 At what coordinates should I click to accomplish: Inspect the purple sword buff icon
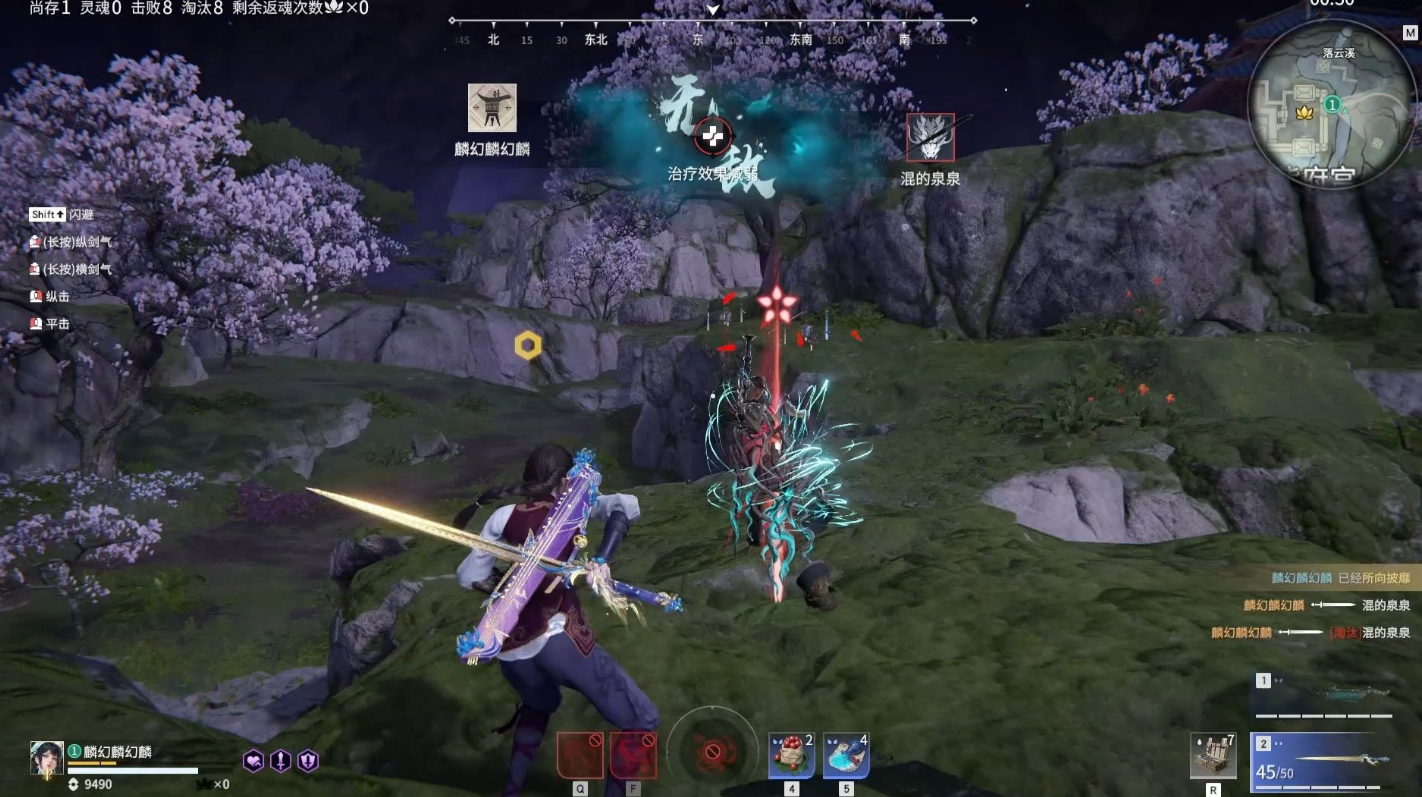pos(281,761)
